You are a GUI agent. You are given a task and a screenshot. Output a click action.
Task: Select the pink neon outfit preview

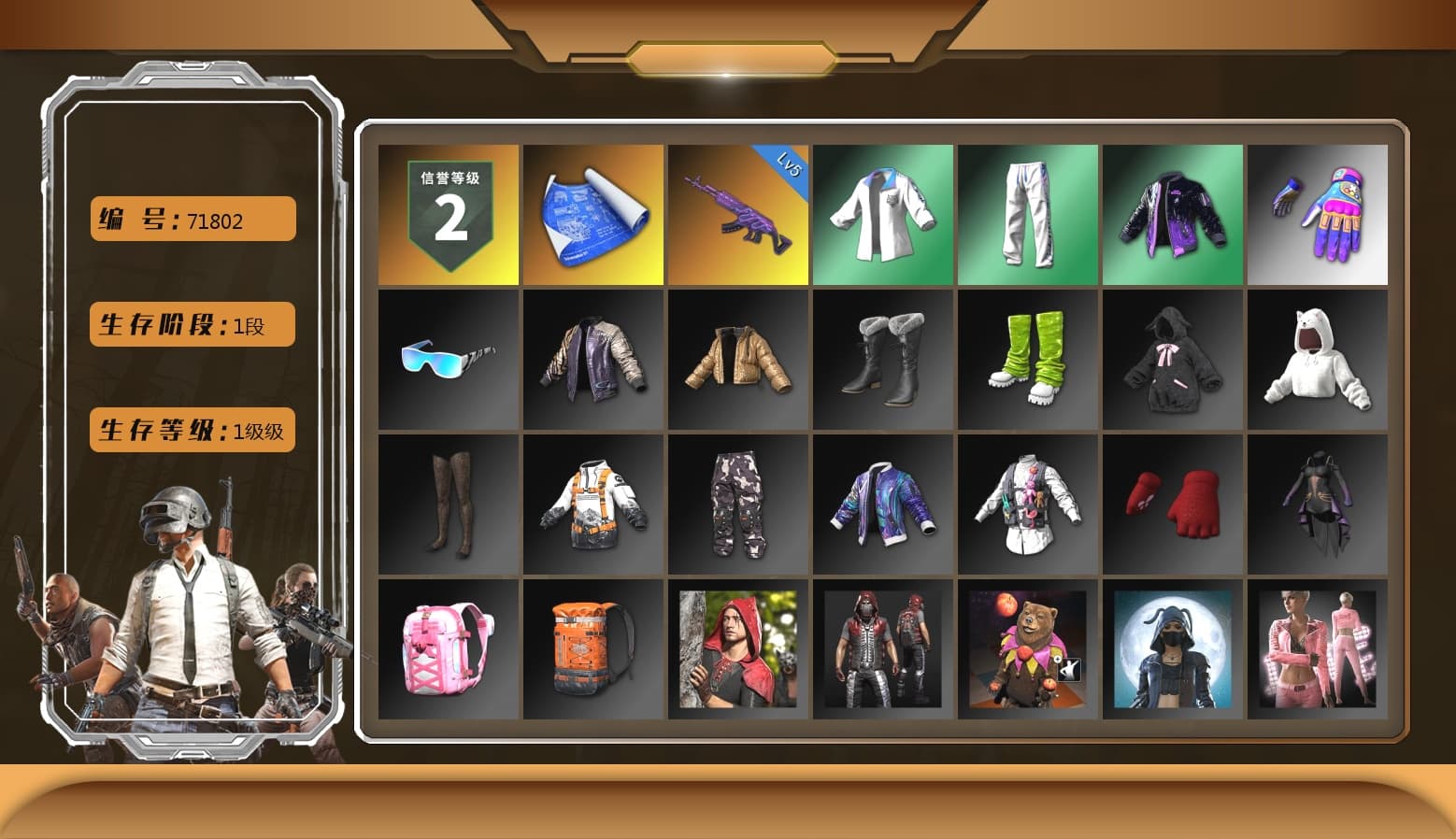click(1317, 649)
